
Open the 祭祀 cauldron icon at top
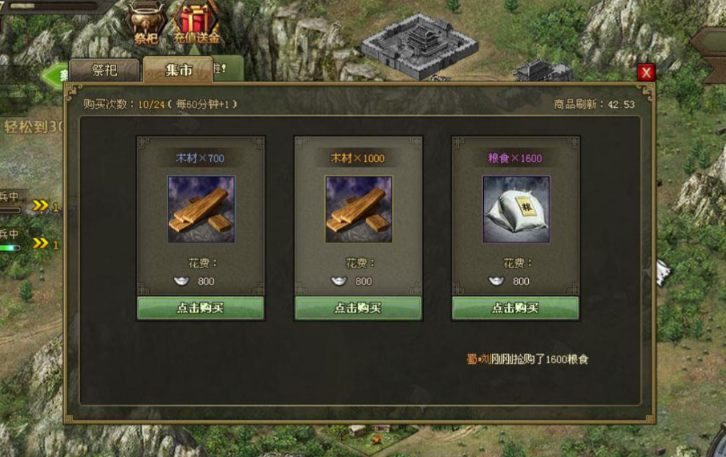point(146,23)
